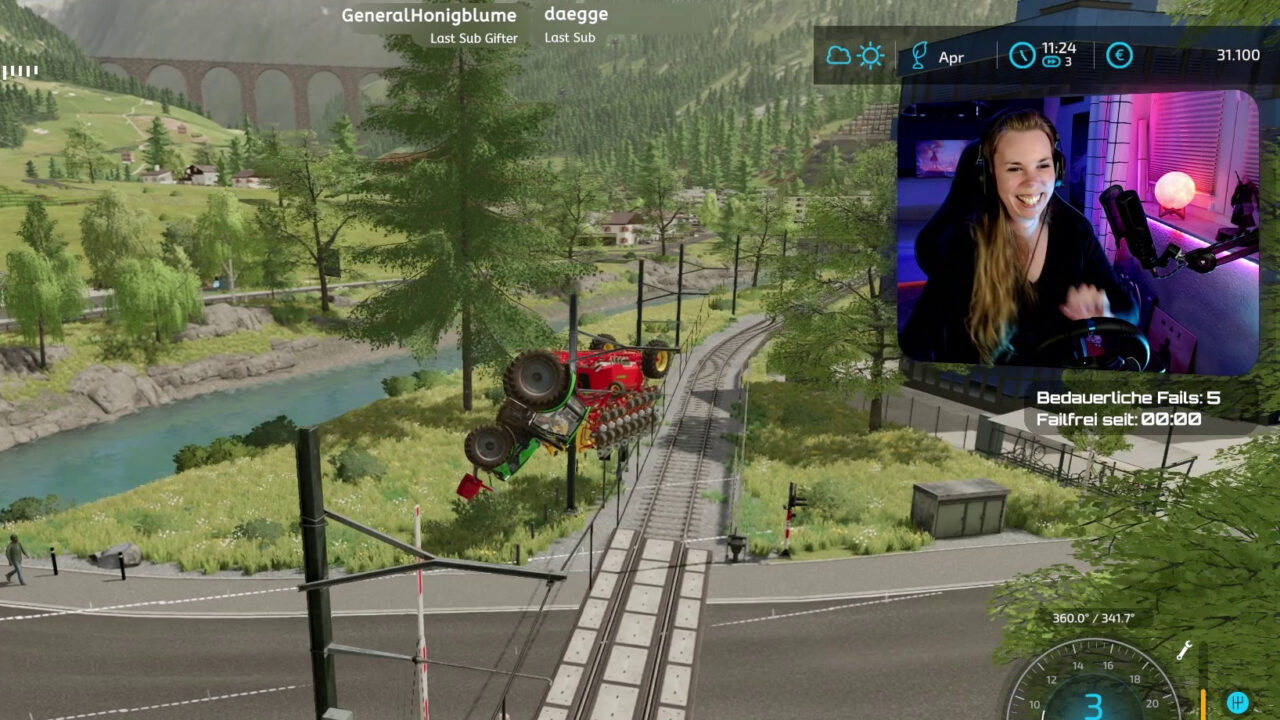Image resolution: width=1280 pixels, height=720 pixels.
Task: Toggle the compass heading readout 360.0°
Action: click(1094, 619)
